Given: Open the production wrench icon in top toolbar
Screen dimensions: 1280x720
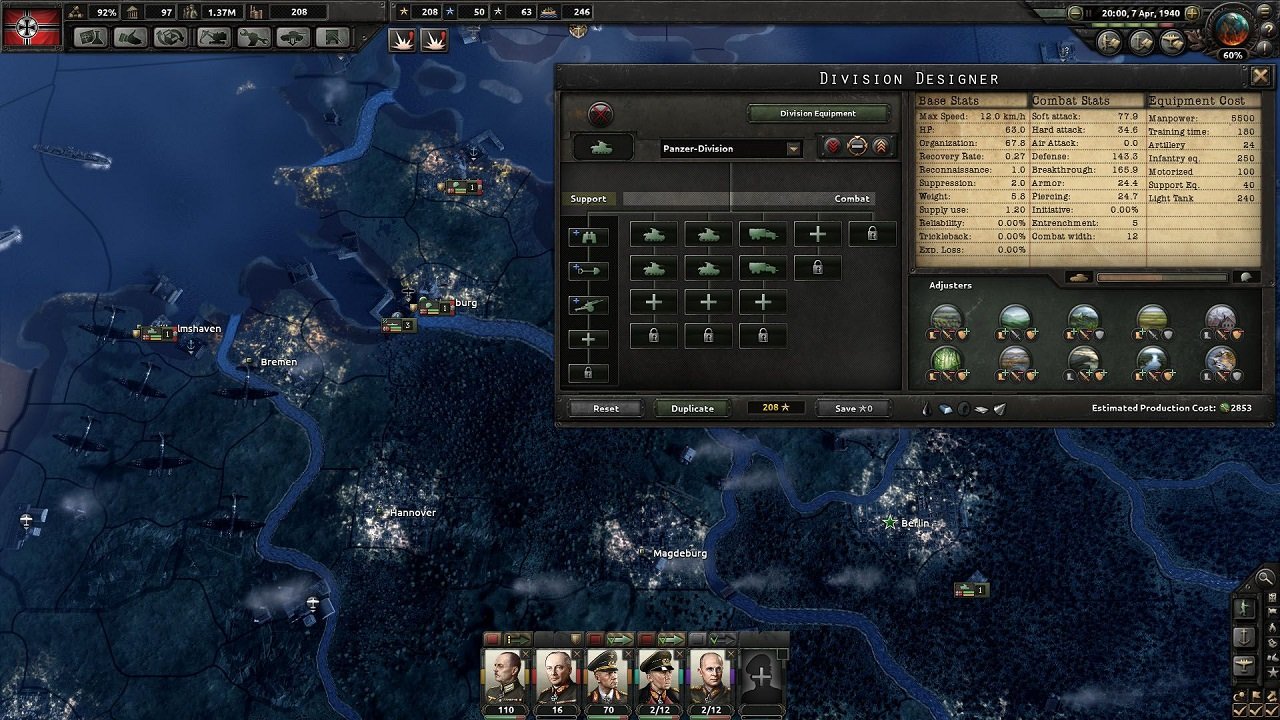Looking at the screenshot, I should 255,38.
